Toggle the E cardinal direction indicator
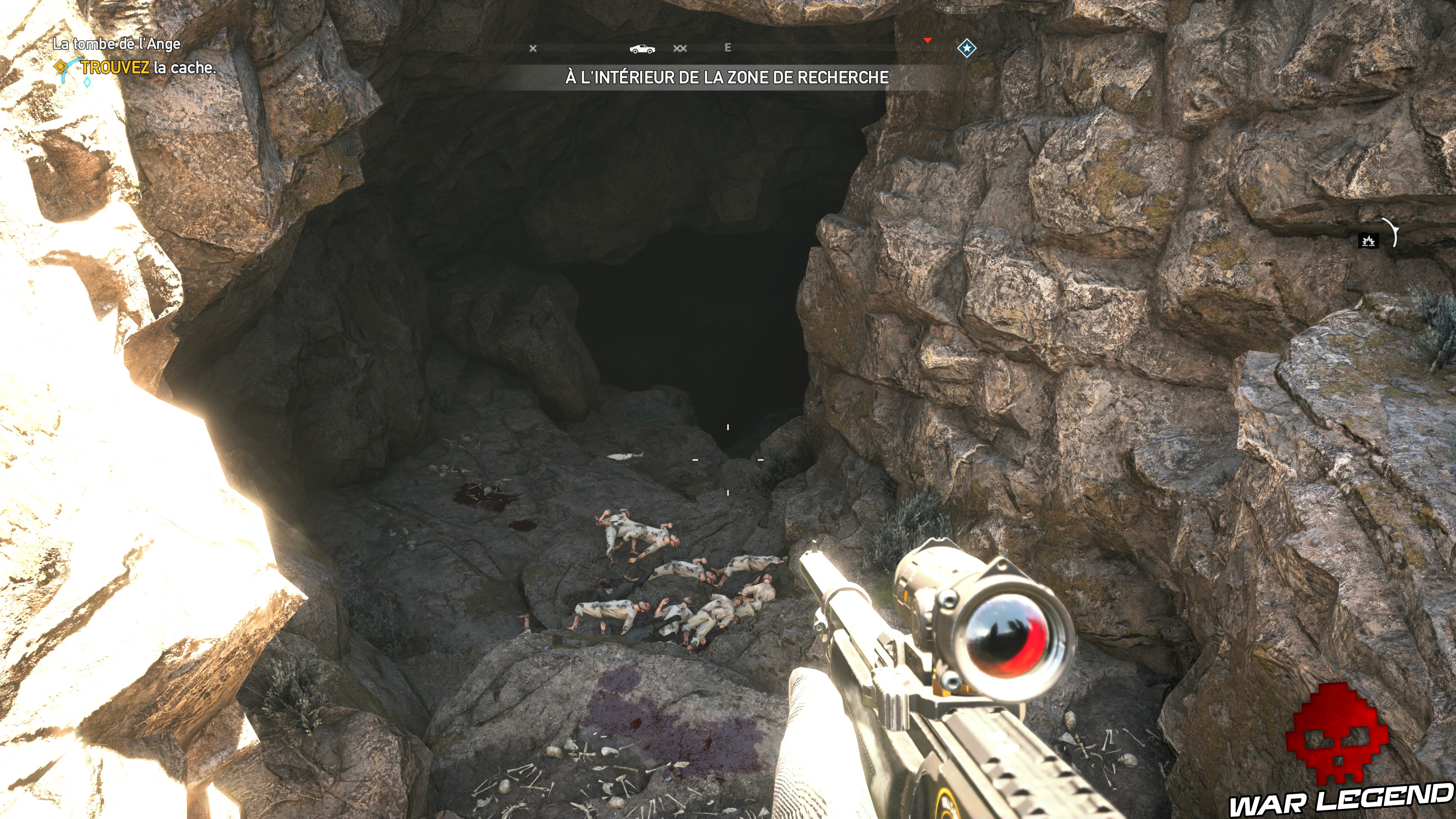 click(x=728, y=48)
